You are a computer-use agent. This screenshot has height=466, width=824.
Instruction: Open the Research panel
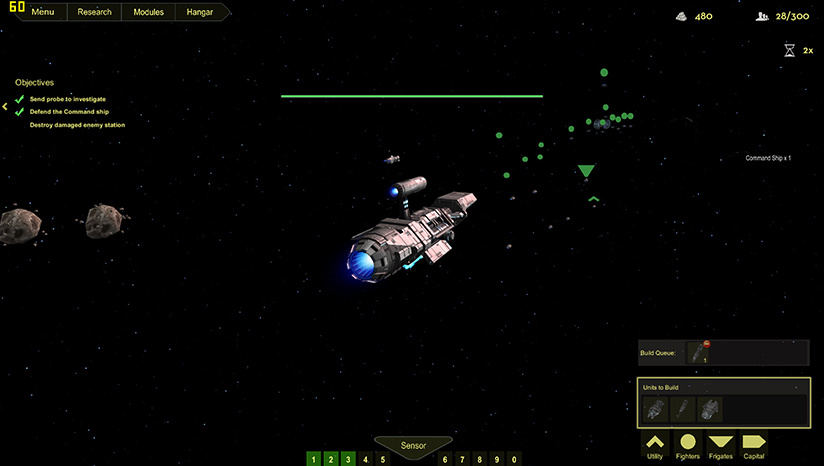pyautogui.click(x=94, y=13)
